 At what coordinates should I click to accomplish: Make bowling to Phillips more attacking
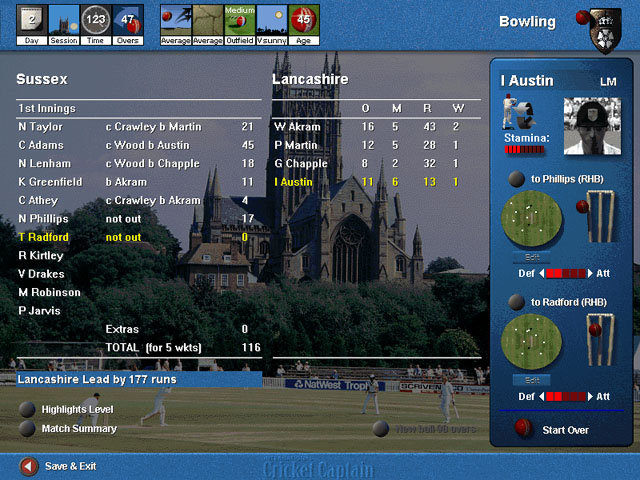(591, 273)
